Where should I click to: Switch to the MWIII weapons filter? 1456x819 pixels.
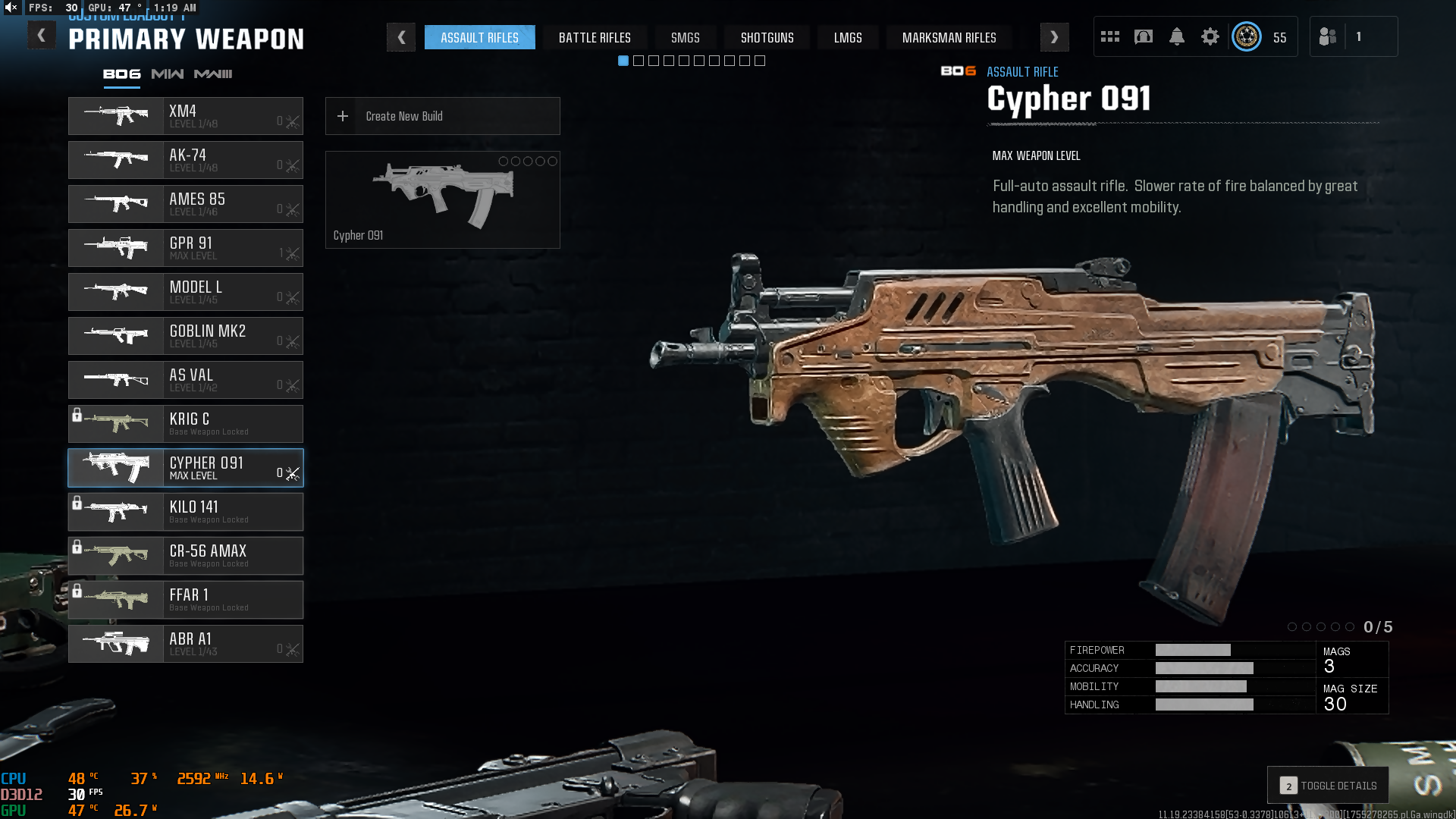[213, 74]
